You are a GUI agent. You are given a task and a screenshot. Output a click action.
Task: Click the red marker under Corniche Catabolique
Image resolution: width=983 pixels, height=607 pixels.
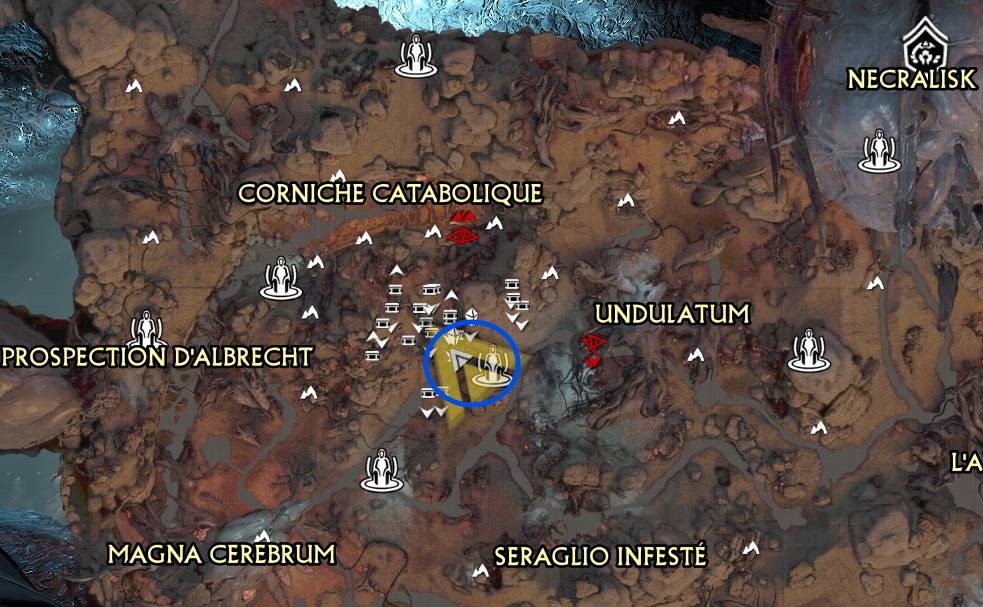(462, 228)
